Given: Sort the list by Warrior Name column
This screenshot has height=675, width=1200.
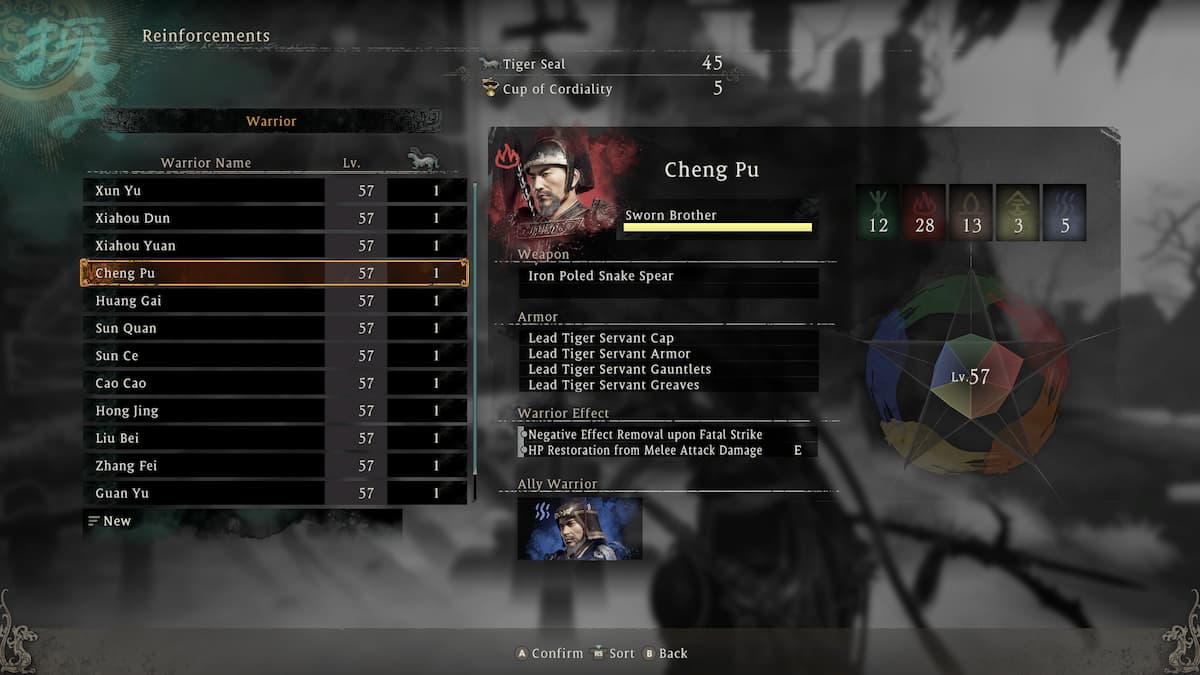Looking at the screenshot, I should 206,162.
